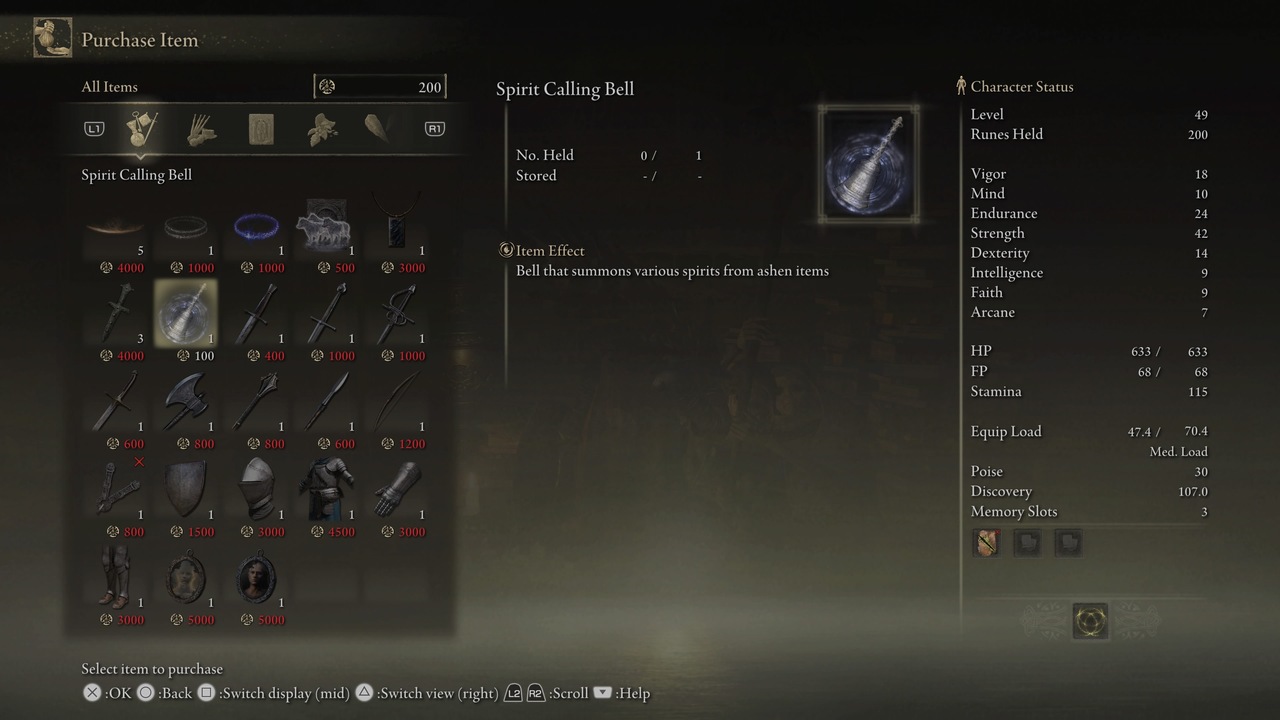Open the stone tablet category tab
1280x720 pixels.
(260, 128)
